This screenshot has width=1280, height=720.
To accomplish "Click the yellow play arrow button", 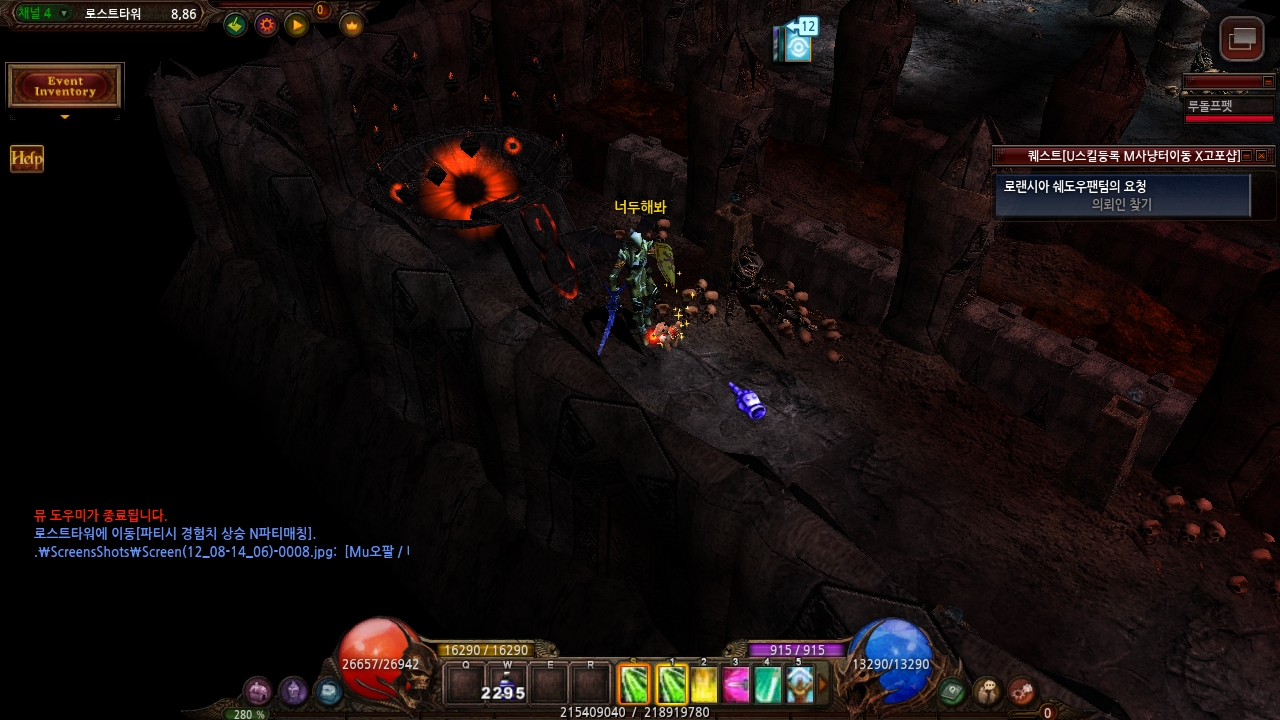I will (x=297, y=25).
